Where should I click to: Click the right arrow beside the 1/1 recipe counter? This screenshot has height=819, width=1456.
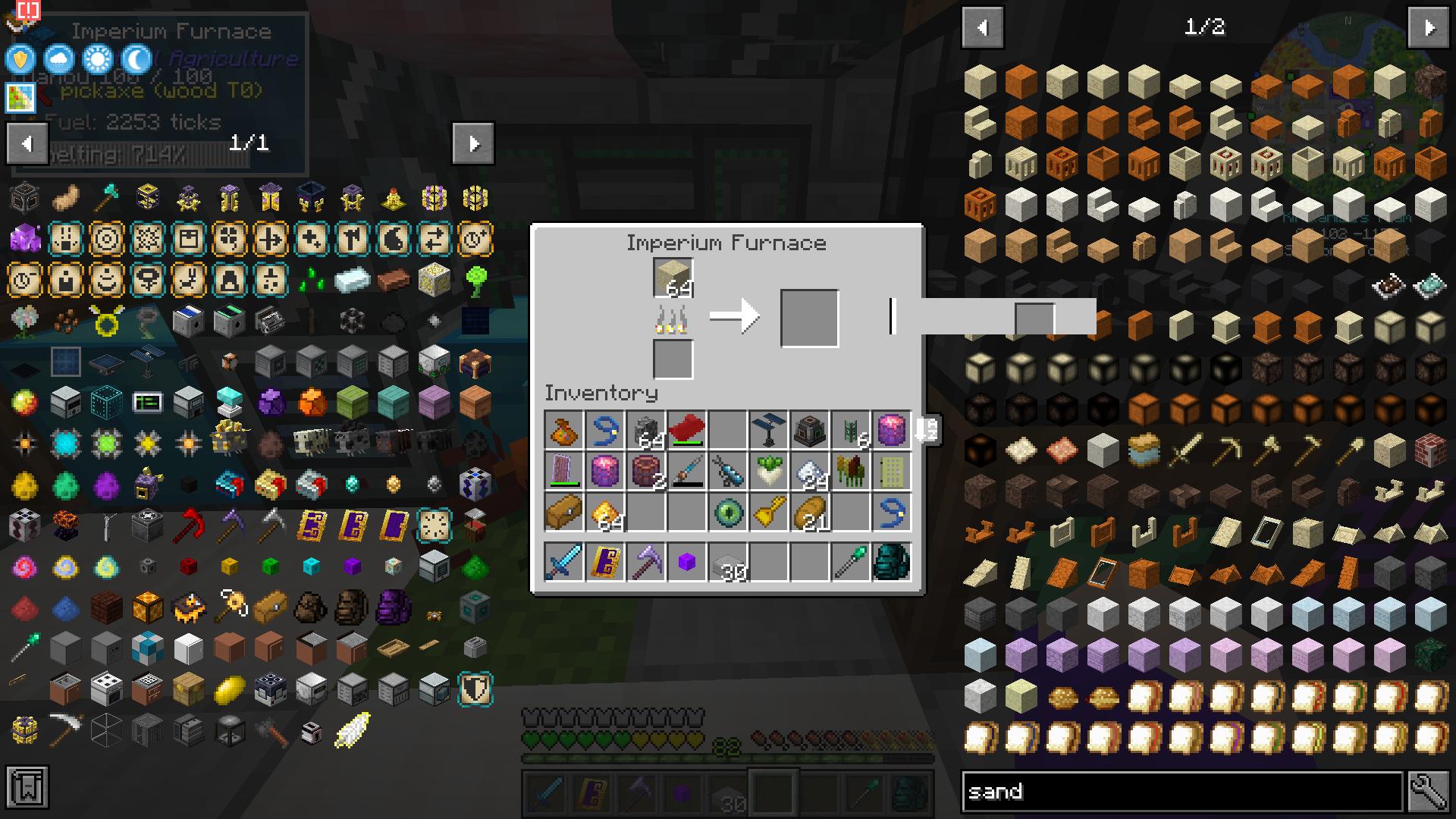click(473, 143)
